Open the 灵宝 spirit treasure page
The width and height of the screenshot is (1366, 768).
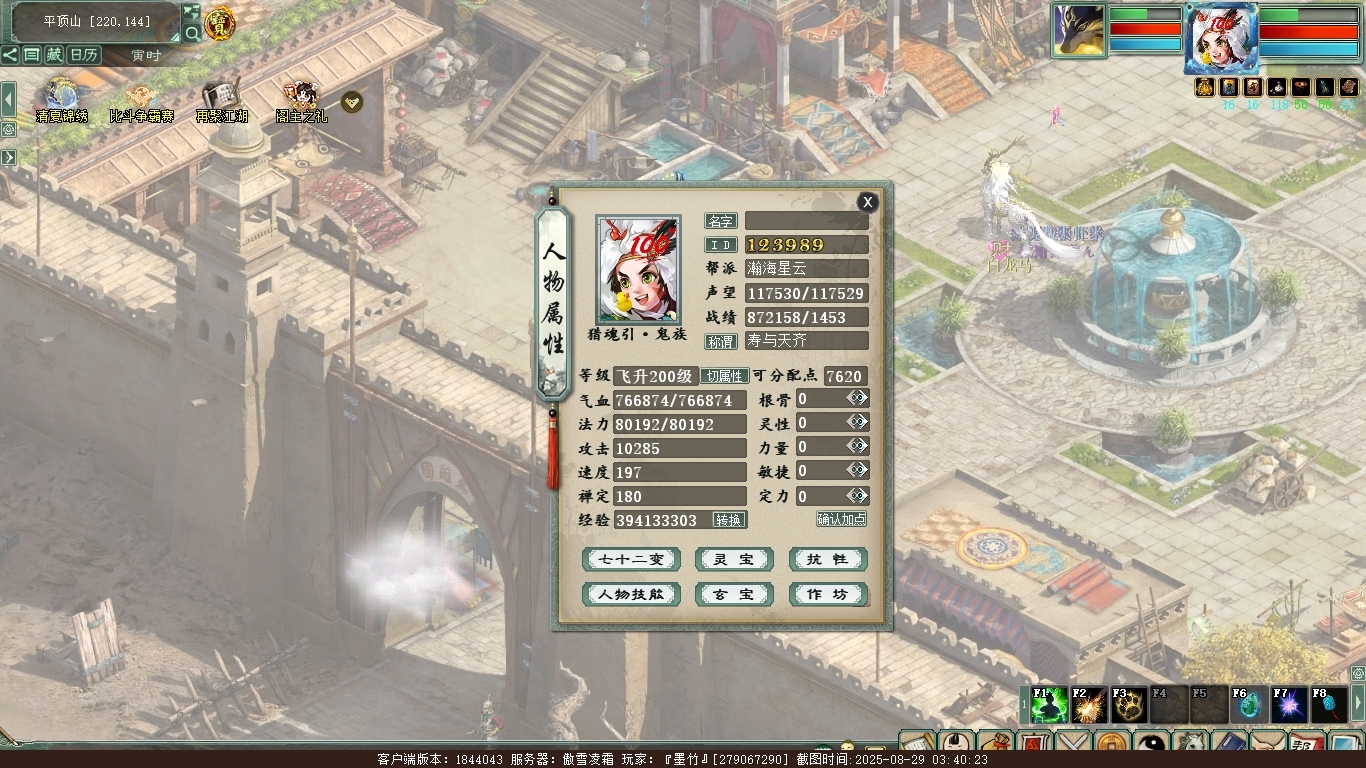point(734,560)
